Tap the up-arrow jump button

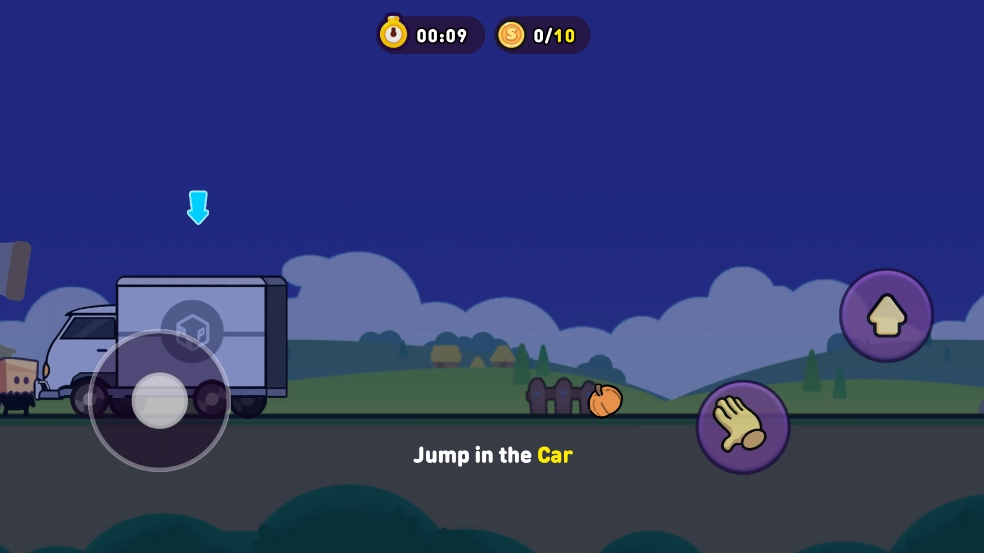click(886, 315)
